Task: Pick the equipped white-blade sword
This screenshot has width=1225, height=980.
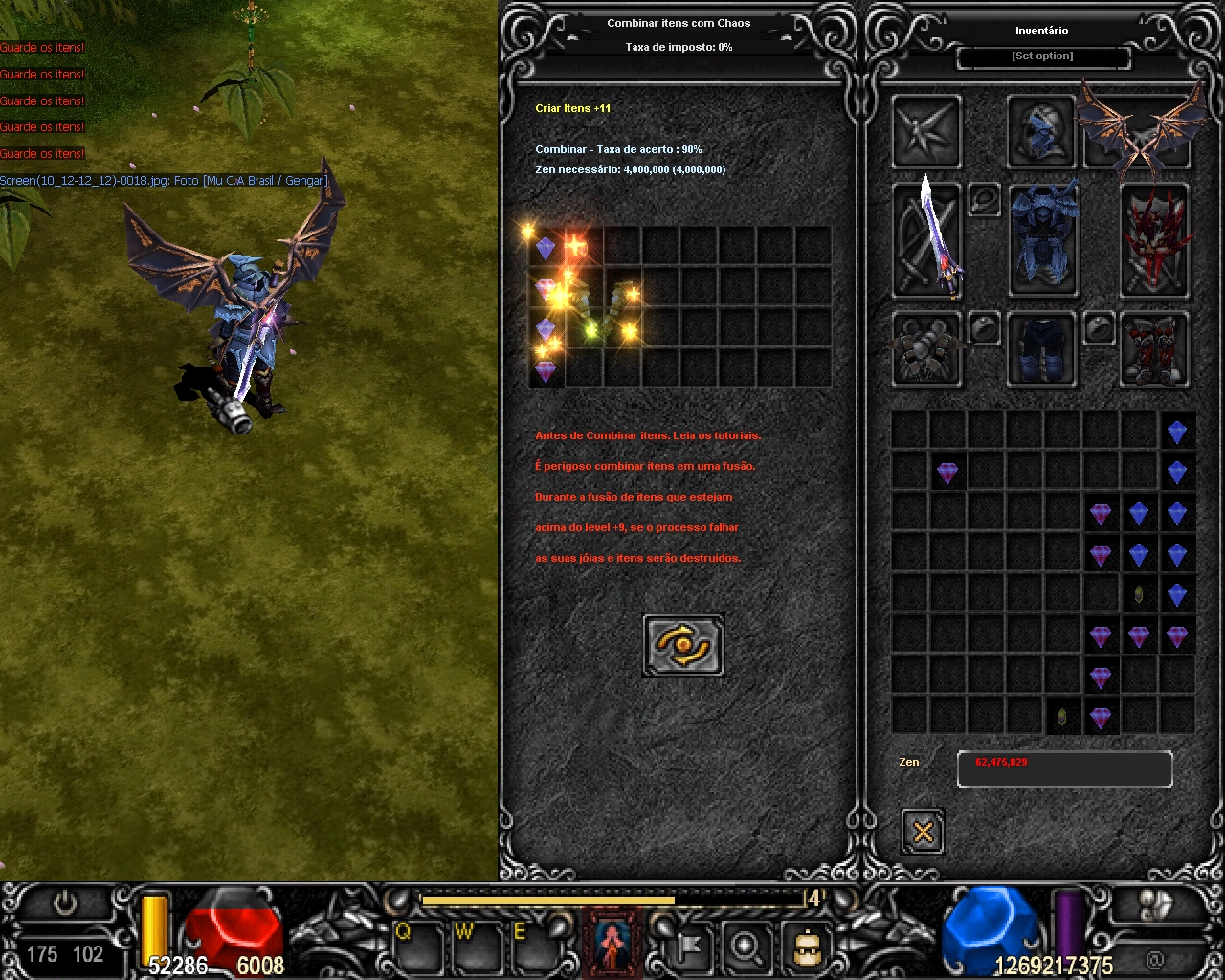Action: click(x=926, y=239)
